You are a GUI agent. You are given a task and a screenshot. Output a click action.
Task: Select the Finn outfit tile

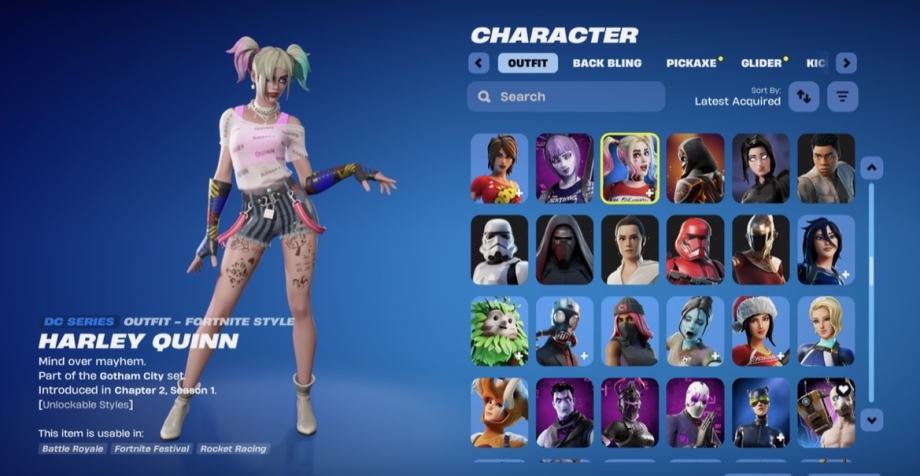coord(826,168)
